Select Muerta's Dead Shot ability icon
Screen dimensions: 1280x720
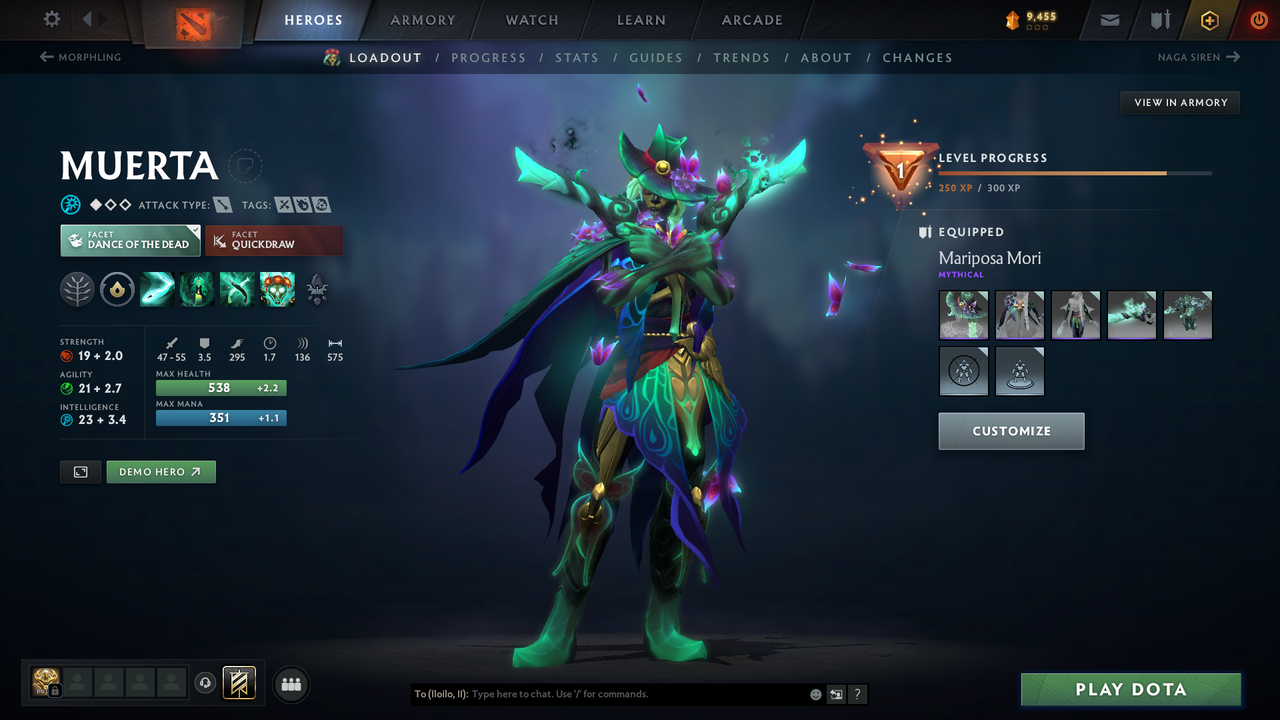(157, 289)
